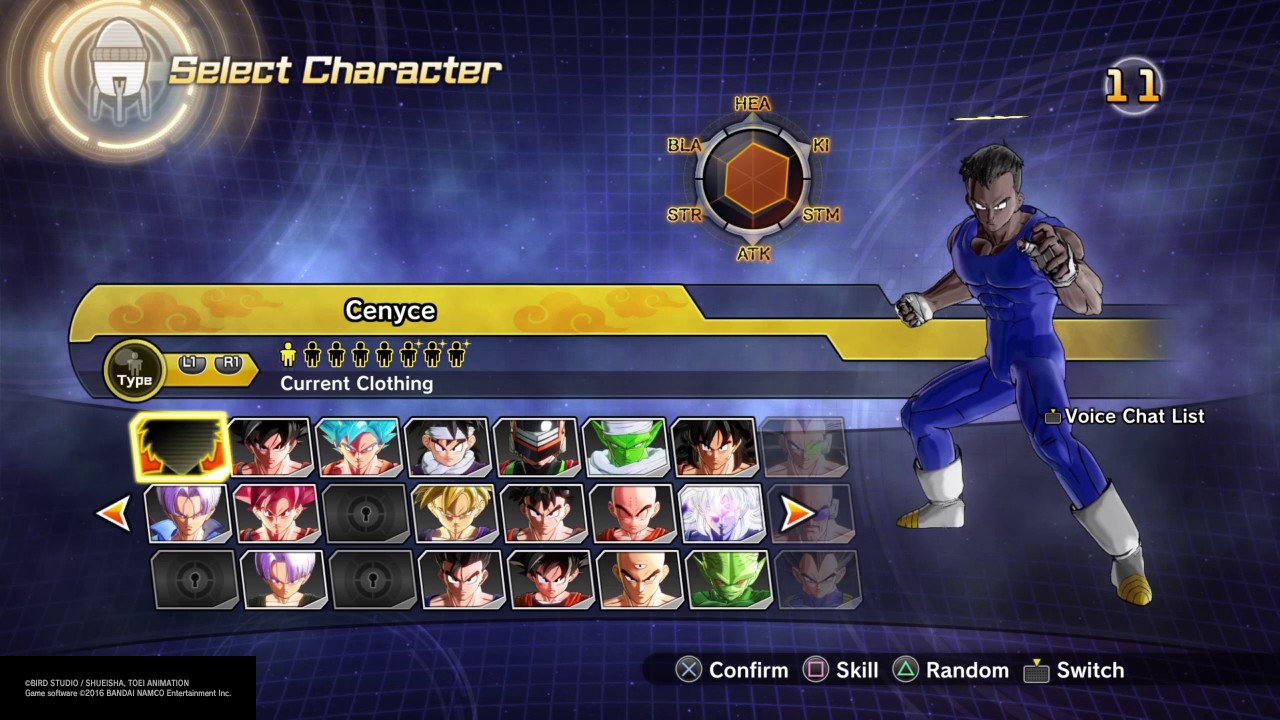Screen dimensions: 1280x720
Task: Choose the black-haired Goku portrait
Action: point(270,447)
